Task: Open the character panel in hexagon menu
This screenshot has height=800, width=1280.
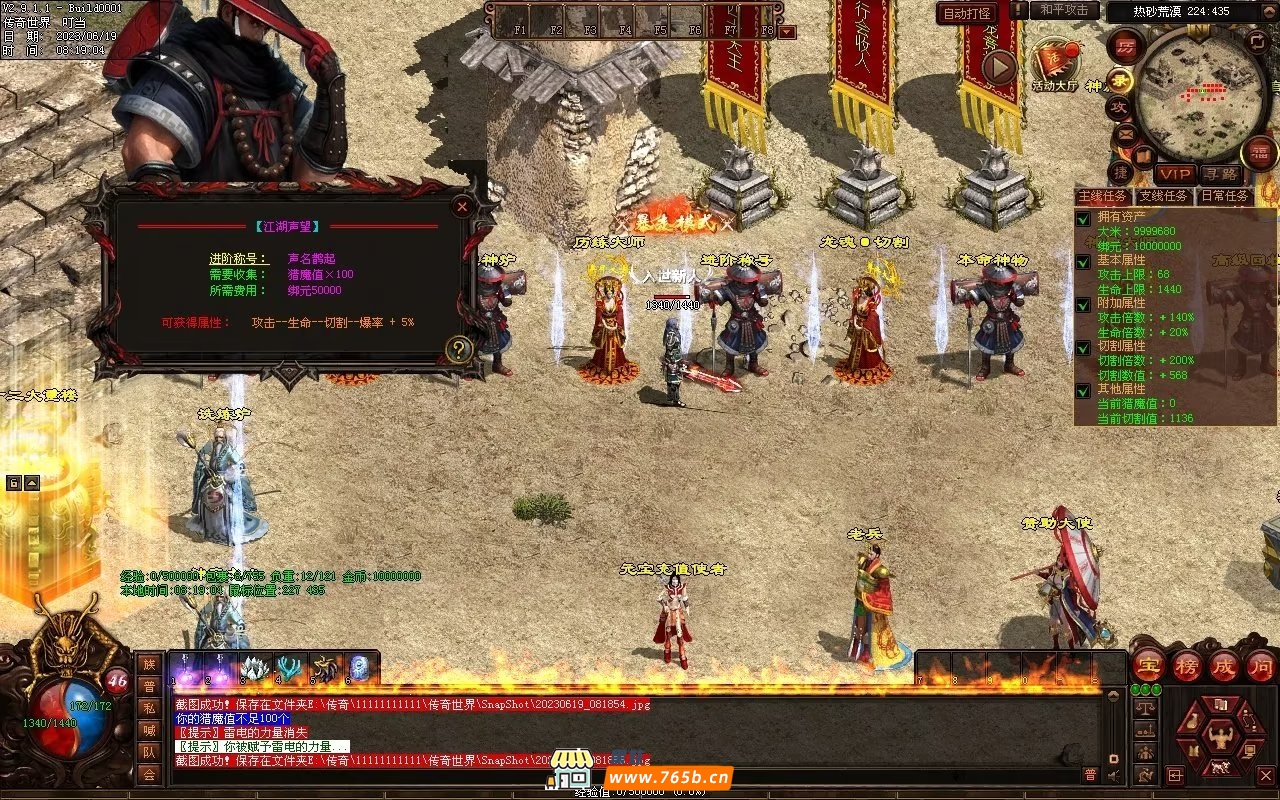Action: 1219,737
